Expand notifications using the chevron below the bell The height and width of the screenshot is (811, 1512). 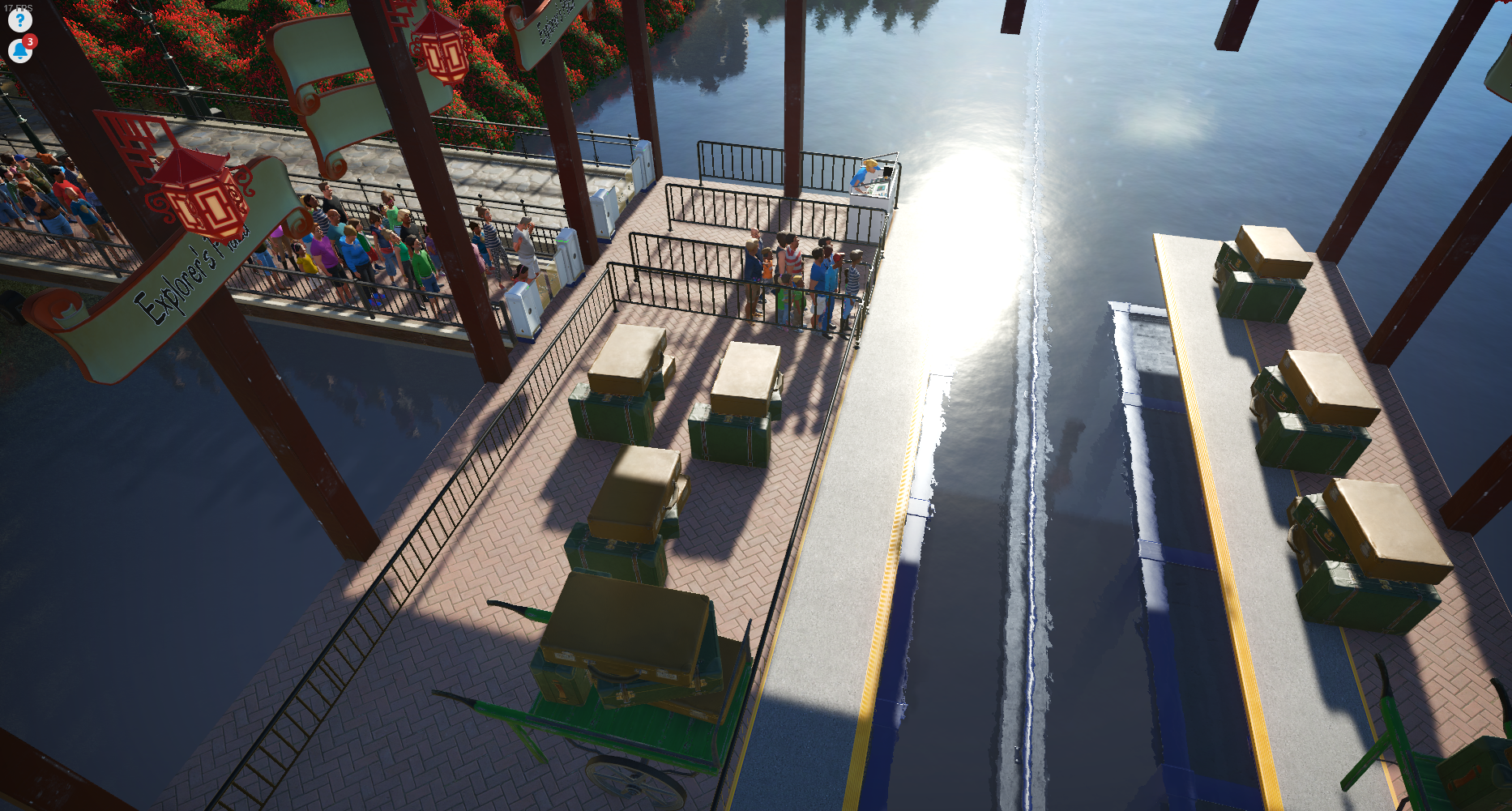20,58
